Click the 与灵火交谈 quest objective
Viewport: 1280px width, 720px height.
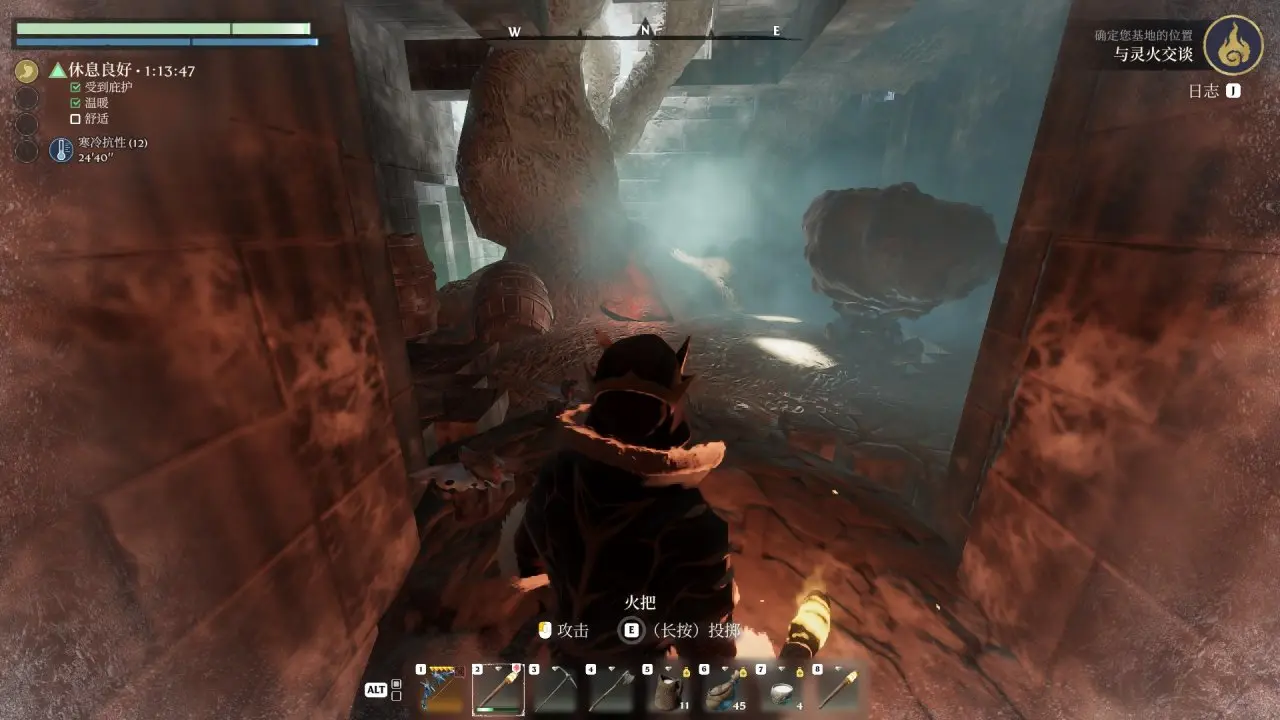pyautogui.click(x=1154, y=54)
